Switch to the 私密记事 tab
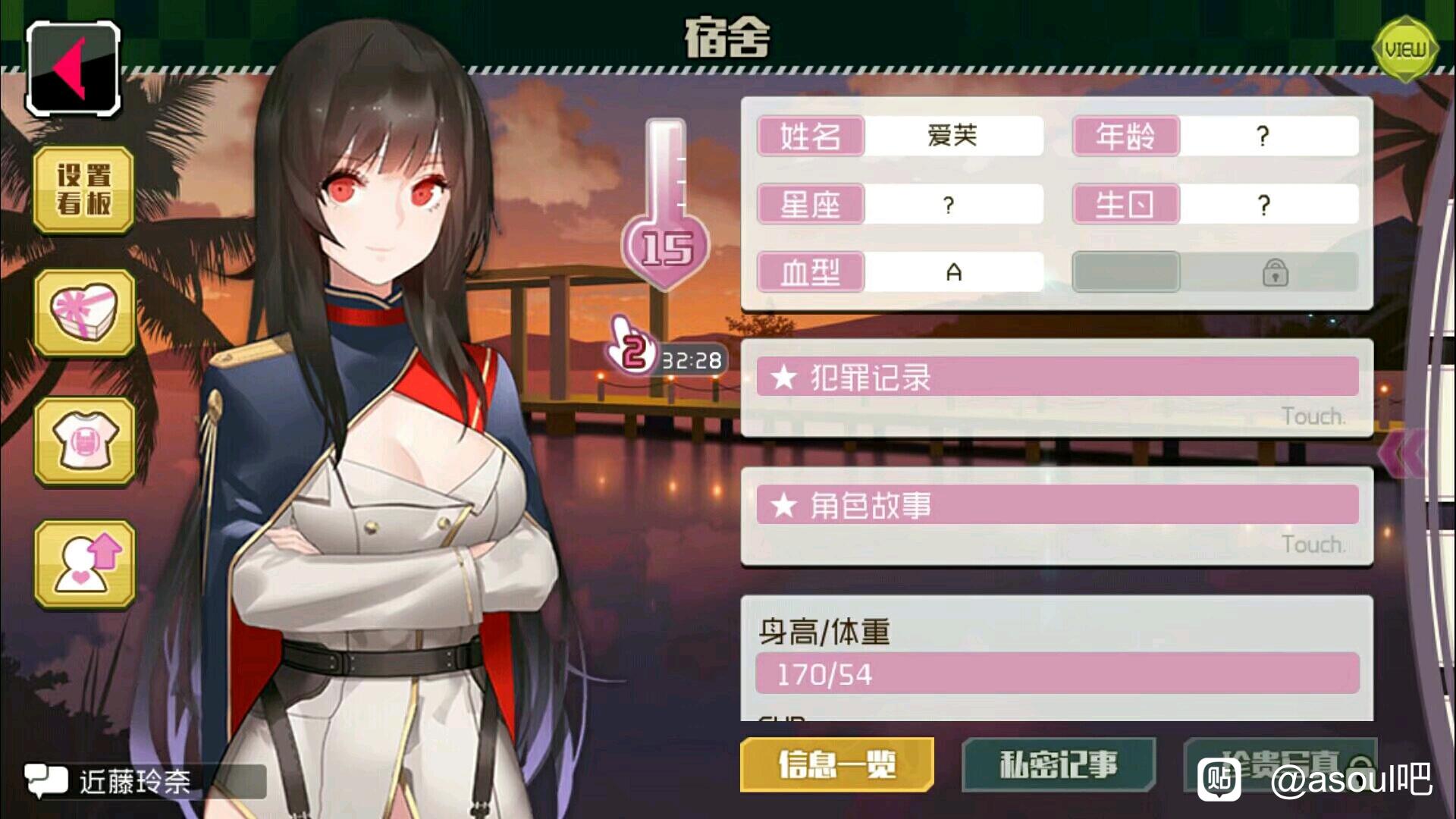This screenshot has height=819, width=1456. pyautogui.click(x=1059, y=764)
